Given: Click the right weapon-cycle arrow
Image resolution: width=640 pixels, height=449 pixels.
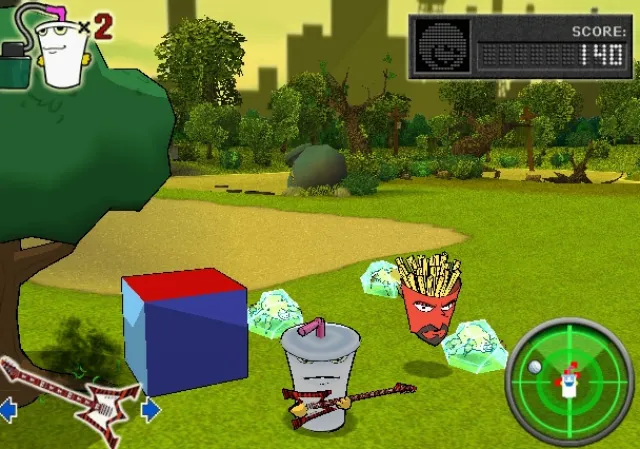Looking at the screenshot, I should point(150,410).
